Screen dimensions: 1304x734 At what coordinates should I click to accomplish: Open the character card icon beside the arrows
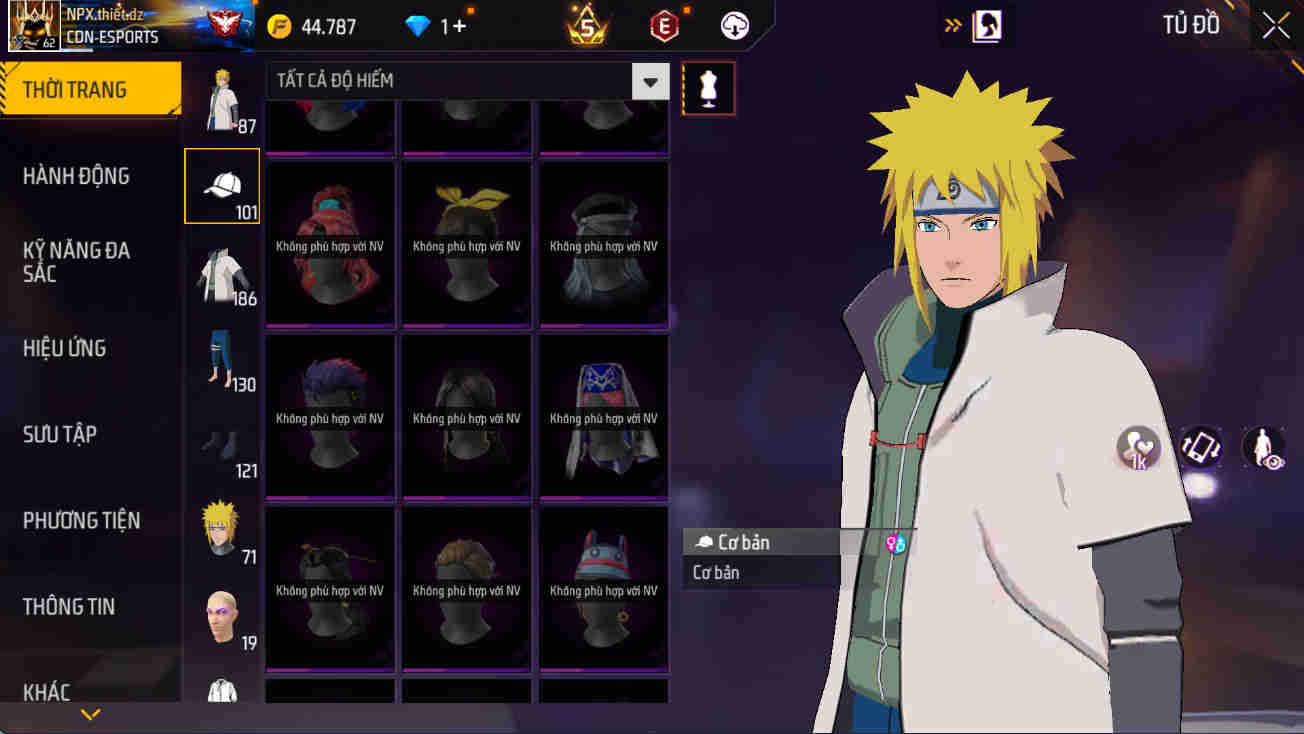tap(988, 23)
